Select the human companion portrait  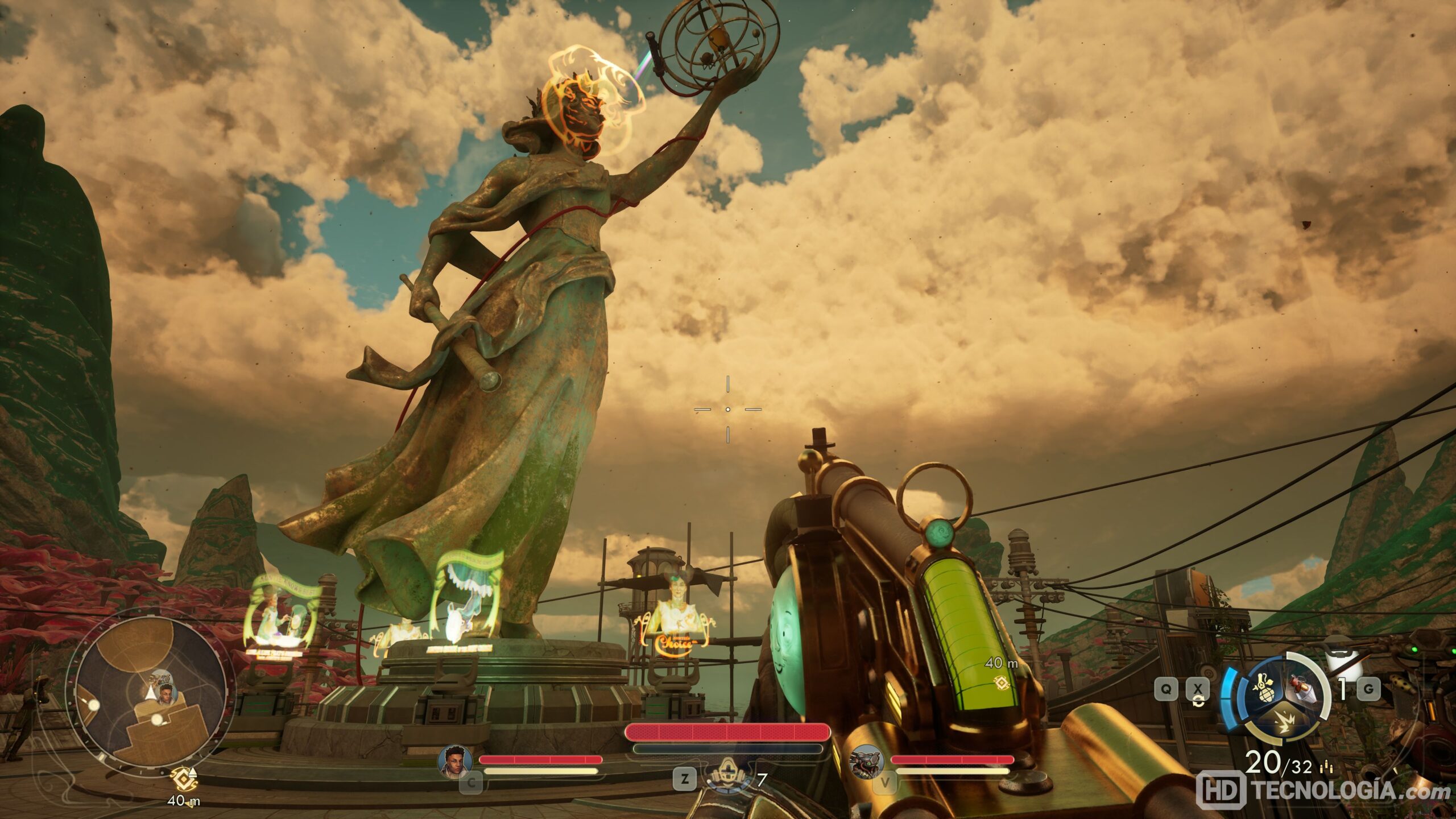pos(456,761)
